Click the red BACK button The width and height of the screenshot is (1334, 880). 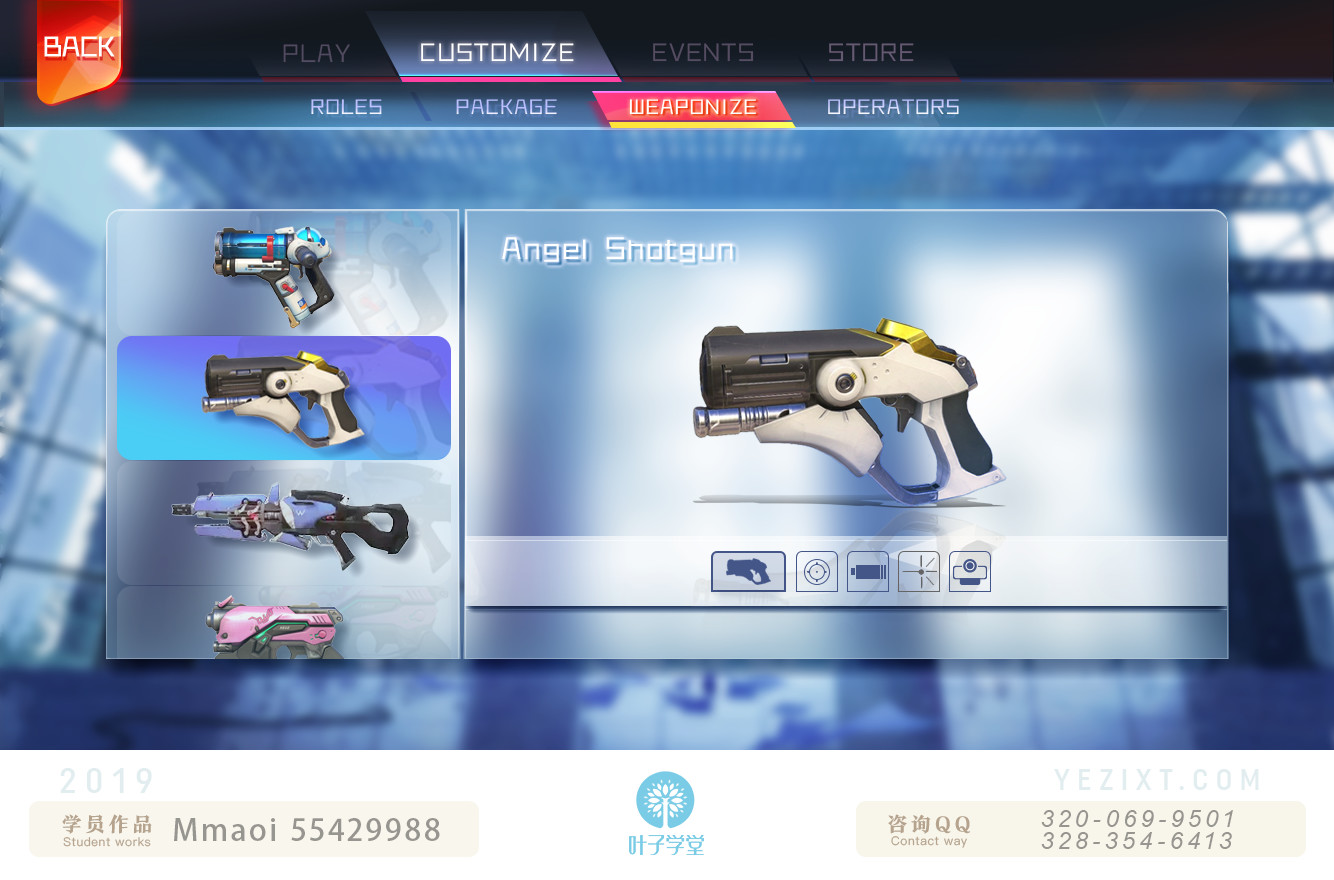tap(79, 48)
